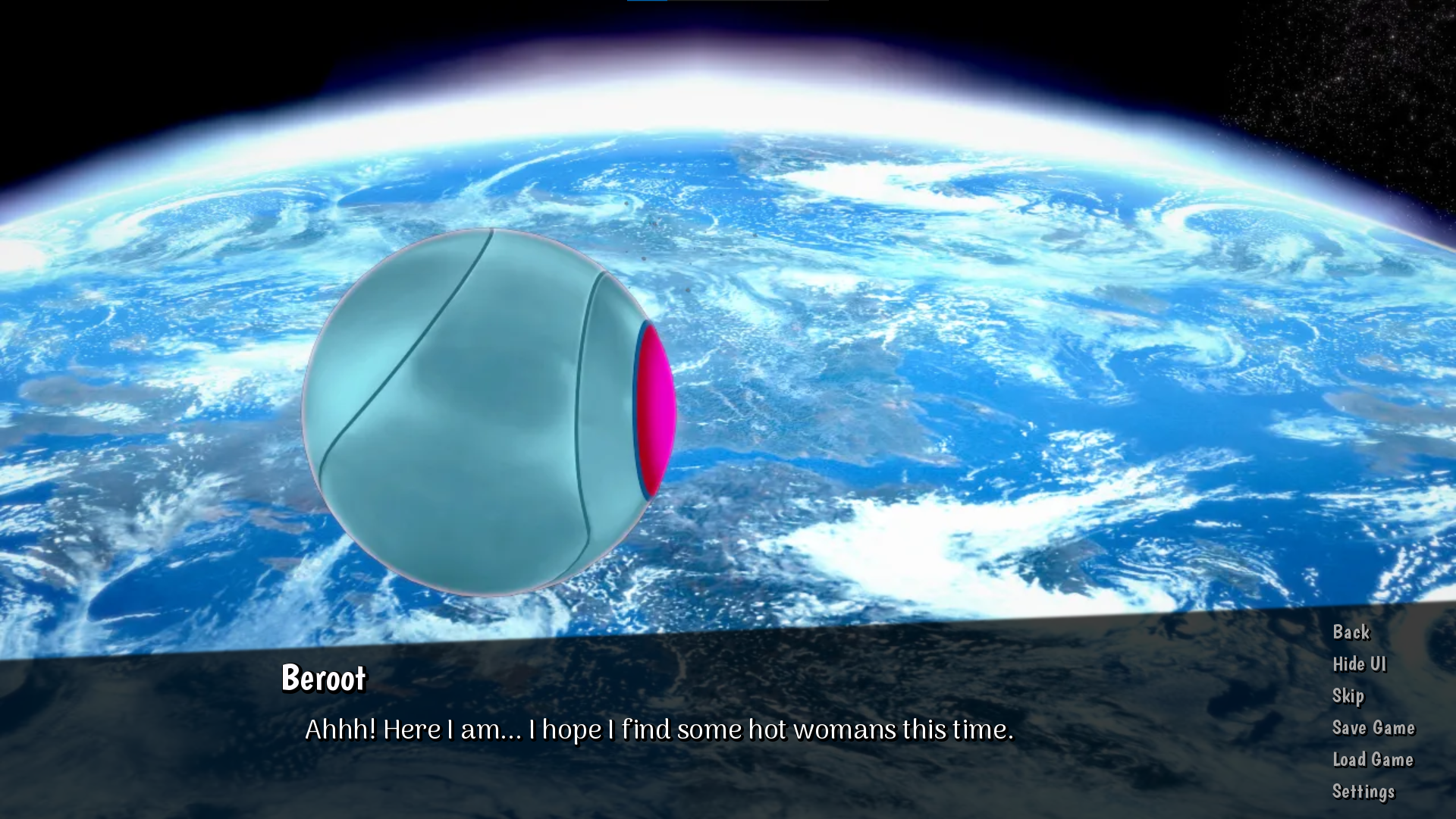Image resolution: width=1456 pixels, height=819 pixels.
Task: Skip the dialogue
Action: pyautogui.click(x=1348, y=695)
